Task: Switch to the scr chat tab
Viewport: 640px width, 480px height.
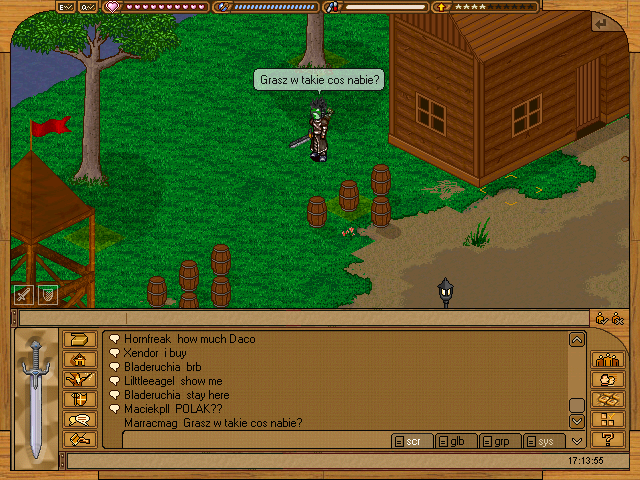Action: click(412, 441)
